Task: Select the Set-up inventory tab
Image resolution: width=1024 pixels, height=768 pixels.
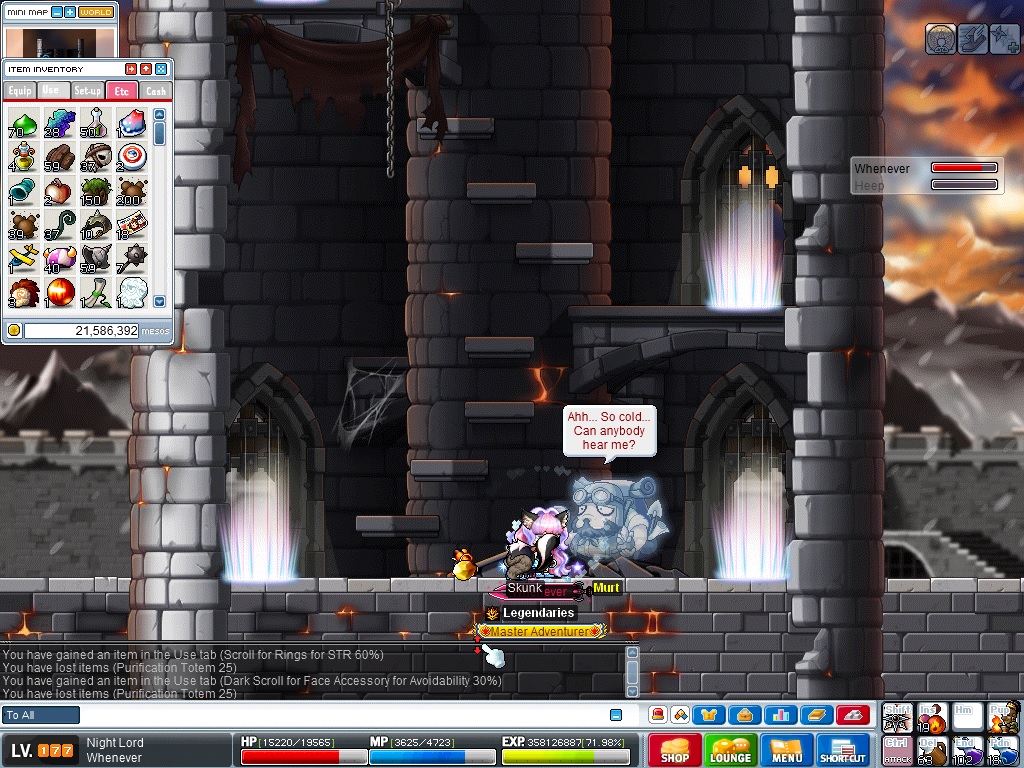Action: click(87, 91)
